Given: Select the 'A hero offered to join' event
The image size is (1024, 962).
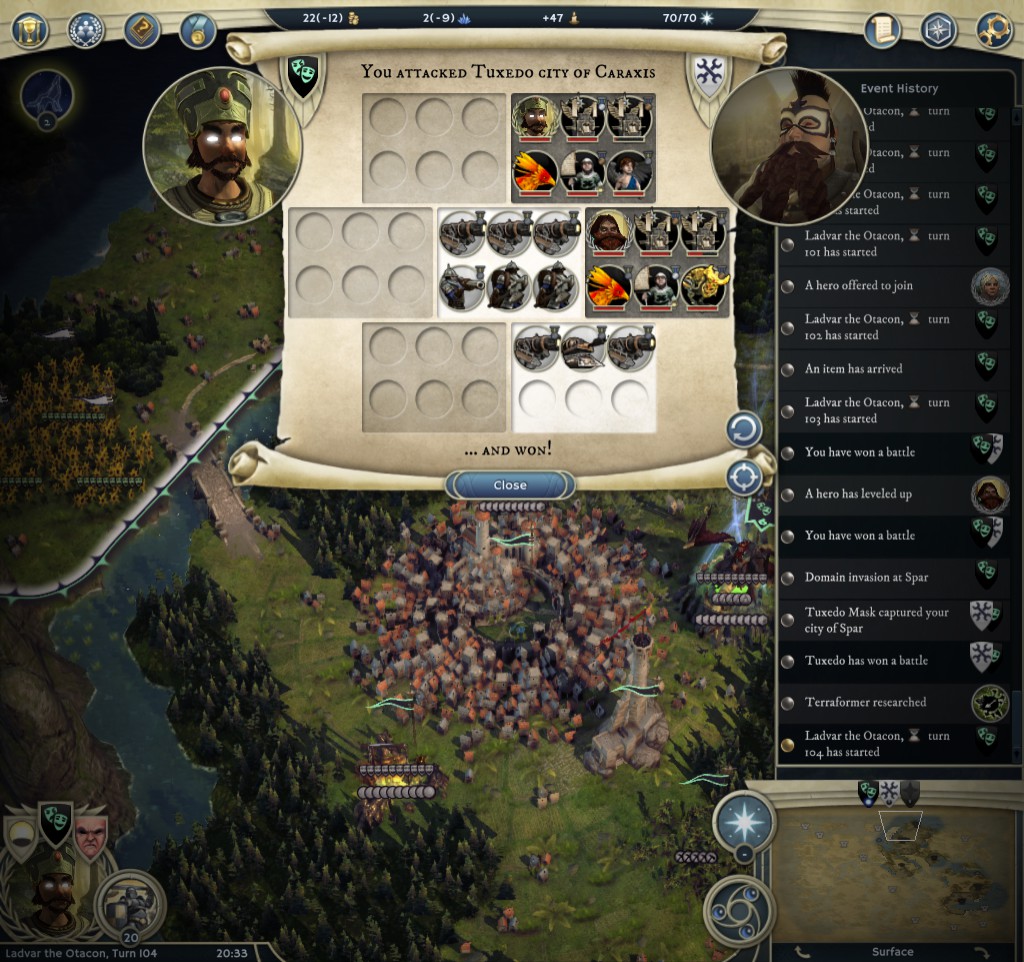Looking at the screenshot, I should click(859, 286).
